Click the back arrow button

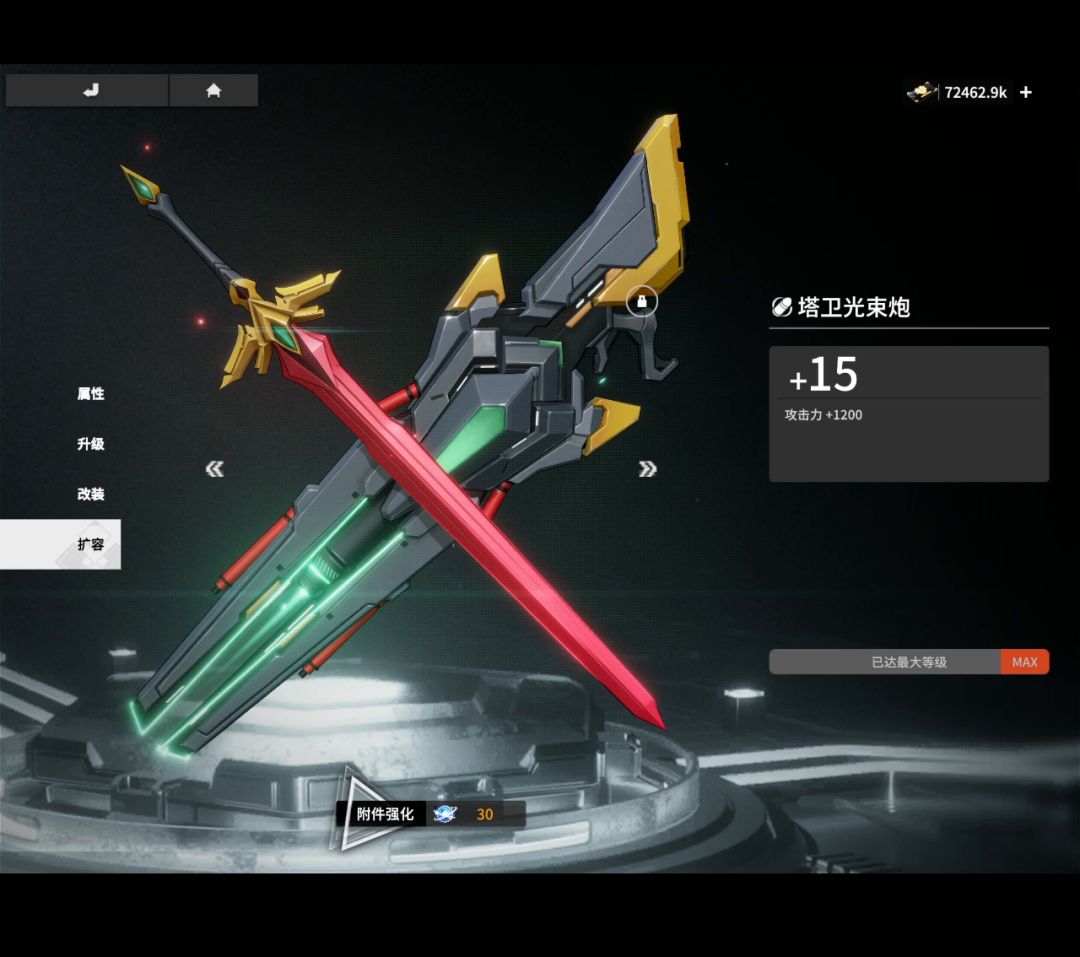tap(88, 91)
